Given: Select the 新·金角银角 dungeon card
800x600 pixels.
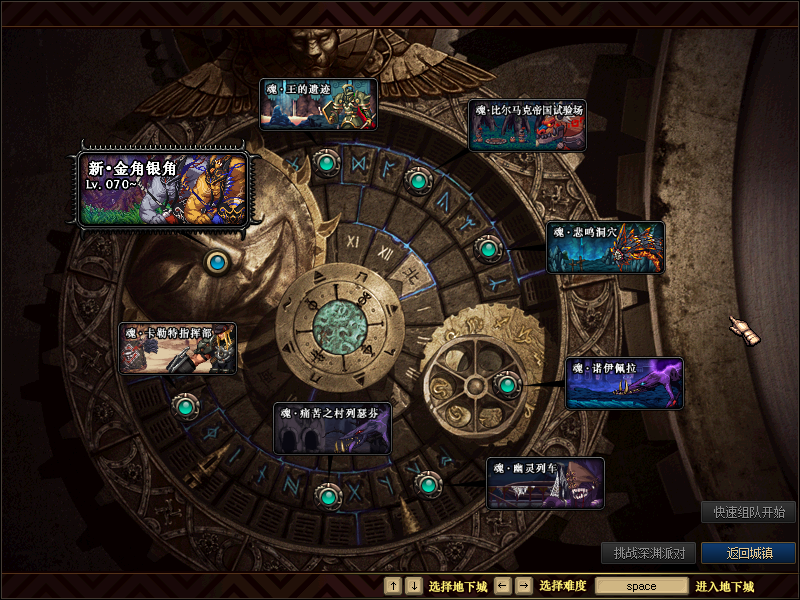Looking at the screenshot, I should pos(163,188).
